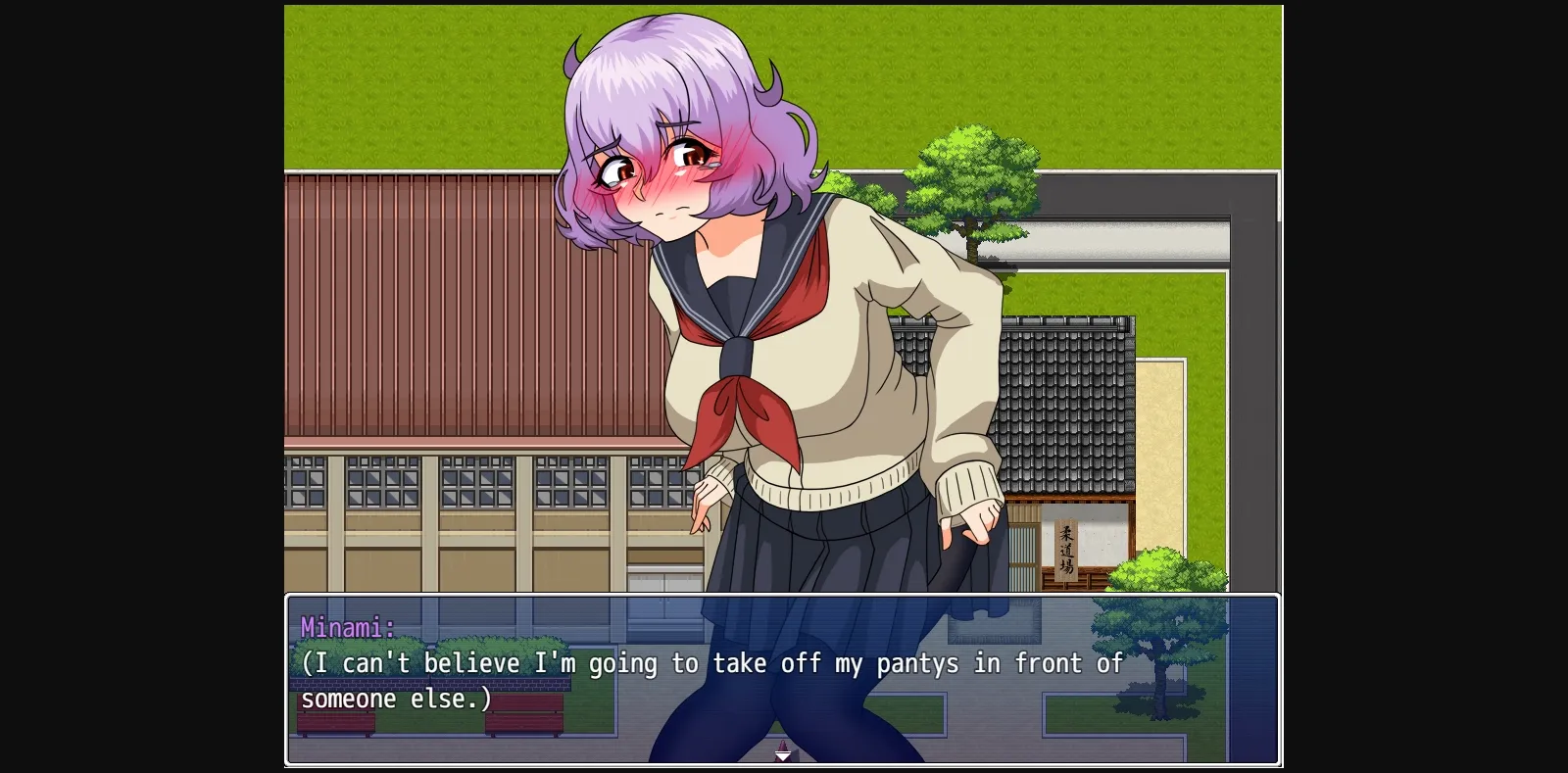Screen dimensions: 1568x773
Task: Click the Minami name label
Action: tap(350, 628)
